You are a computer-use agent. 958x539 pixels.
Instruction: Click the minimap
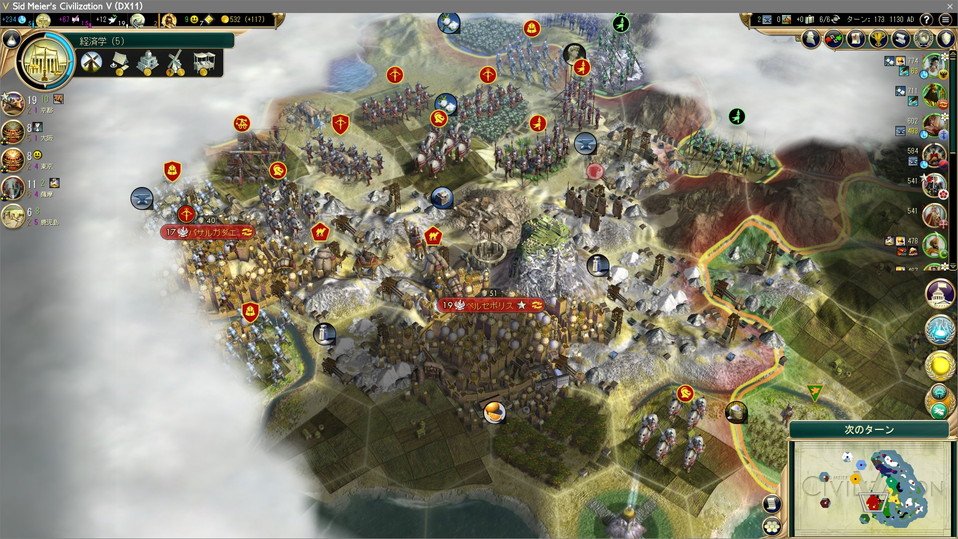pyautogui.click(x=871, y=487)
